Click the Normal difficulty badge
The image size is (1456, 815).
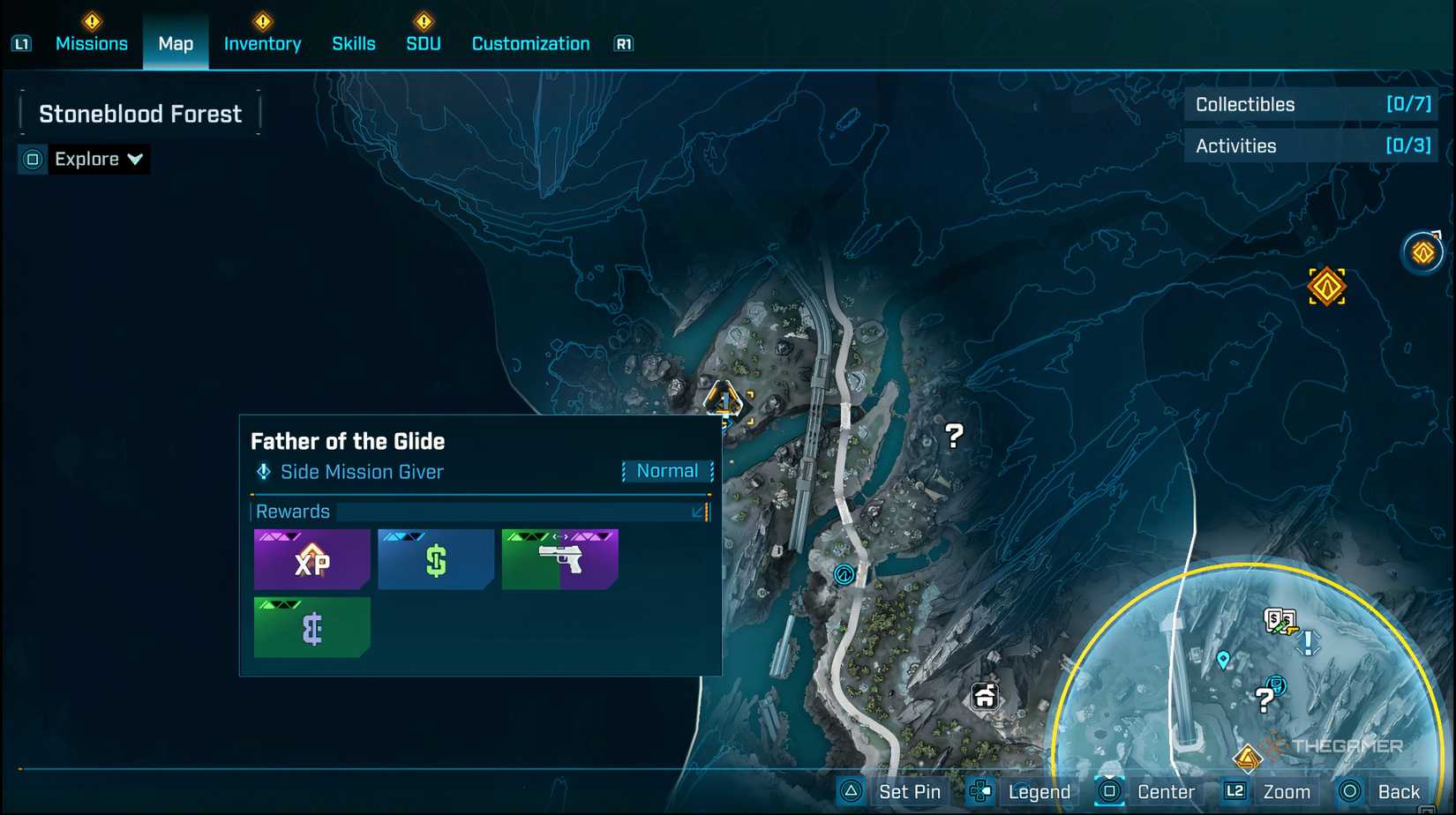(667, 470)
